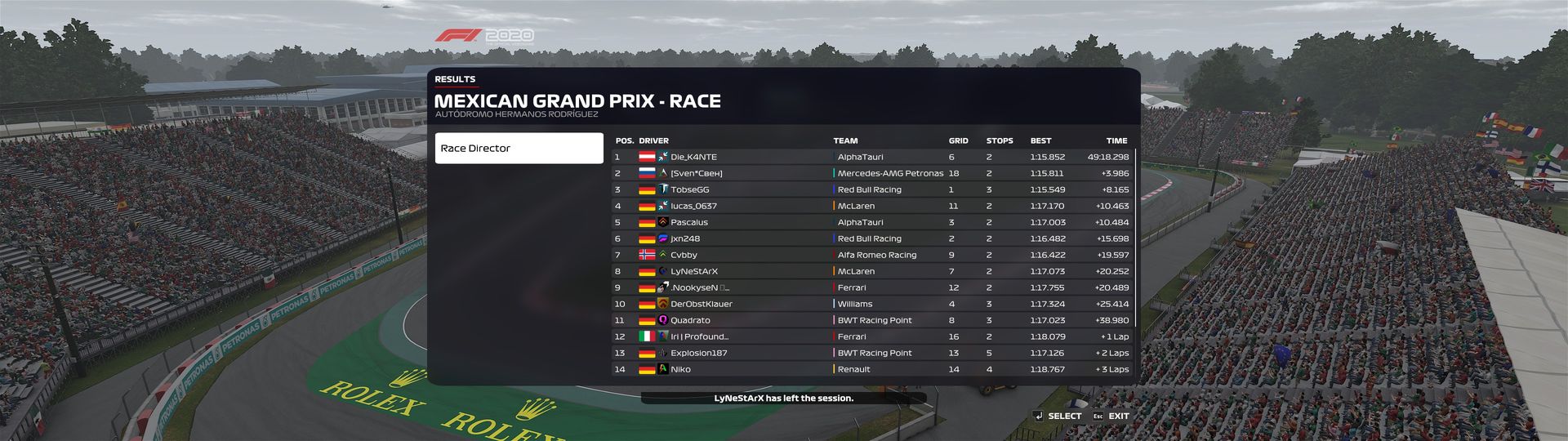The width and height of the screenshot is (1568, 441).
Task: Click DerObstKlauer's Williams result row
Action: (x=871, y=304)
